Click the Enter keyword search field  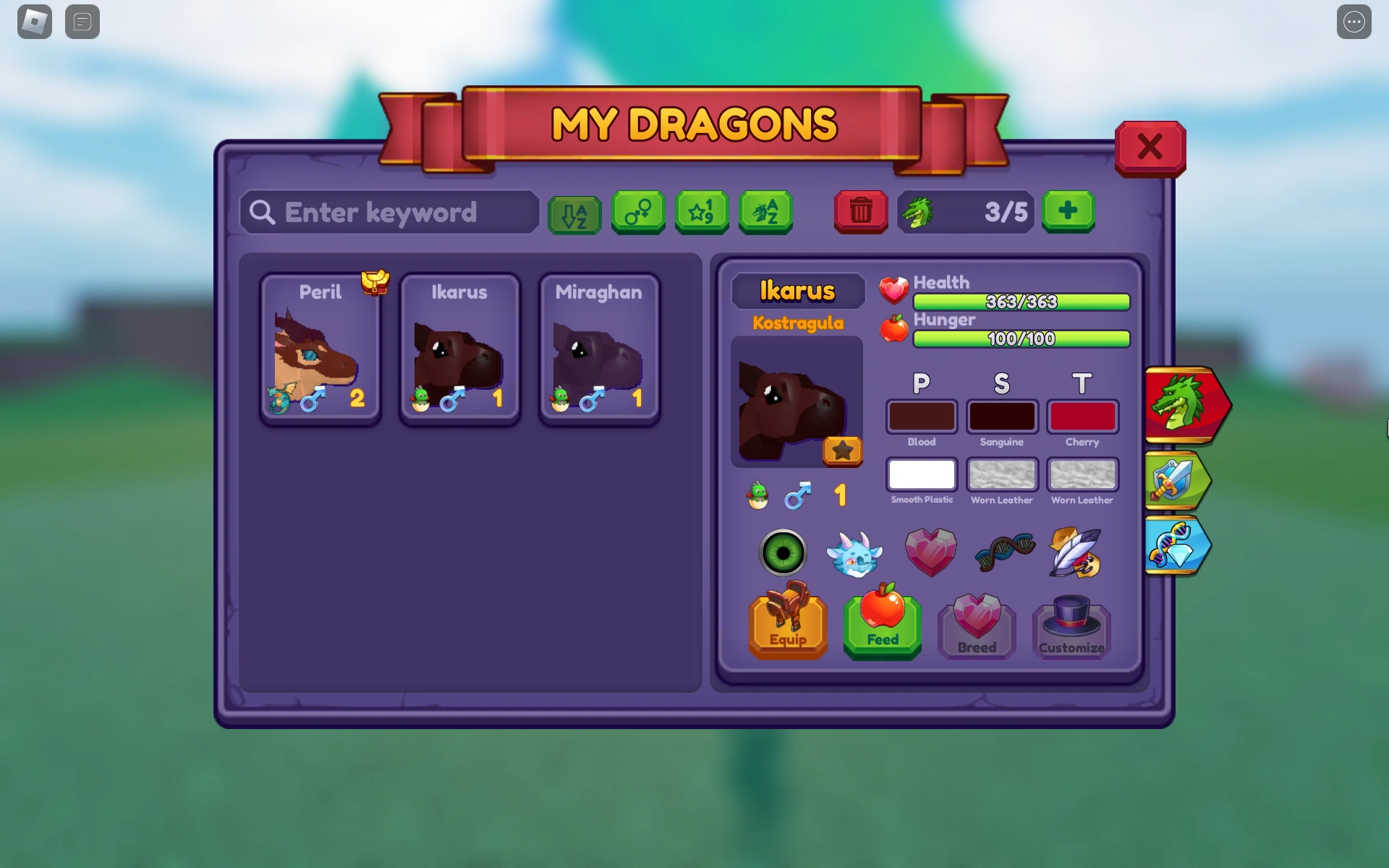(x=388, y=212)
